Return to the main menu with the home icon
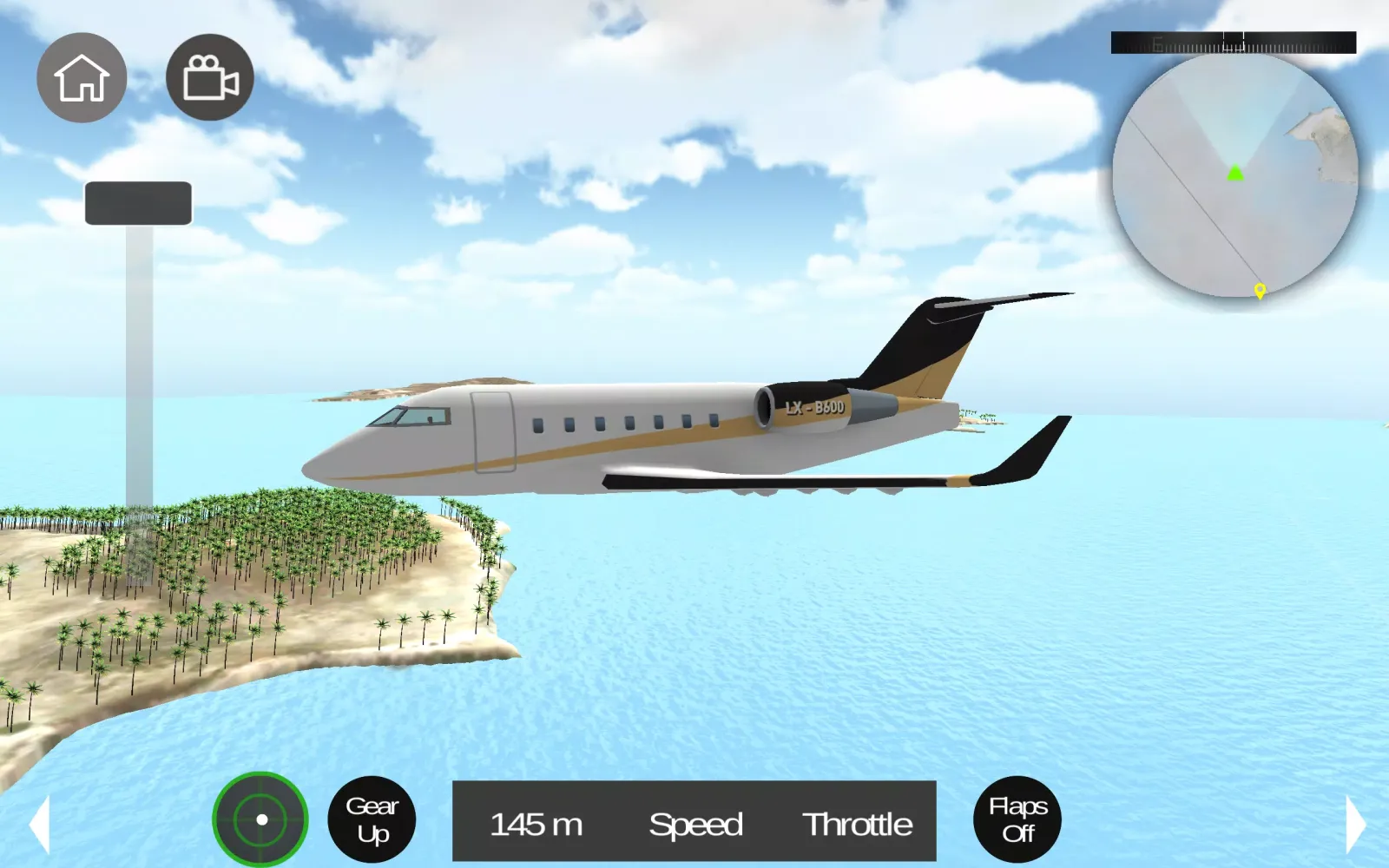The height and width of the screenshot is (868, 1389). point(82,76)
